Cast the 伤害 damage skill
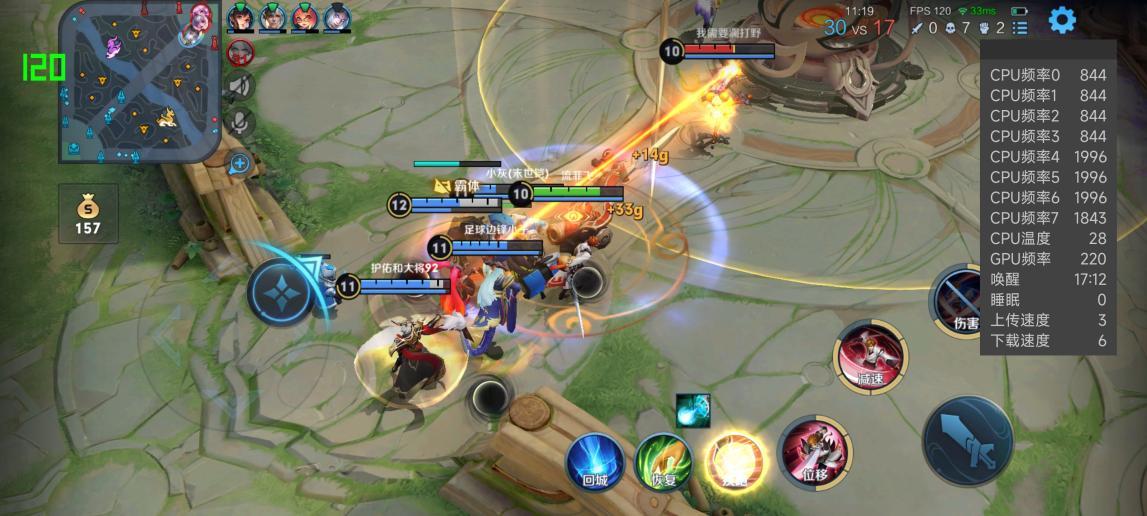The width and height of the screenshot is (1147, 516). tap(962, 300)
